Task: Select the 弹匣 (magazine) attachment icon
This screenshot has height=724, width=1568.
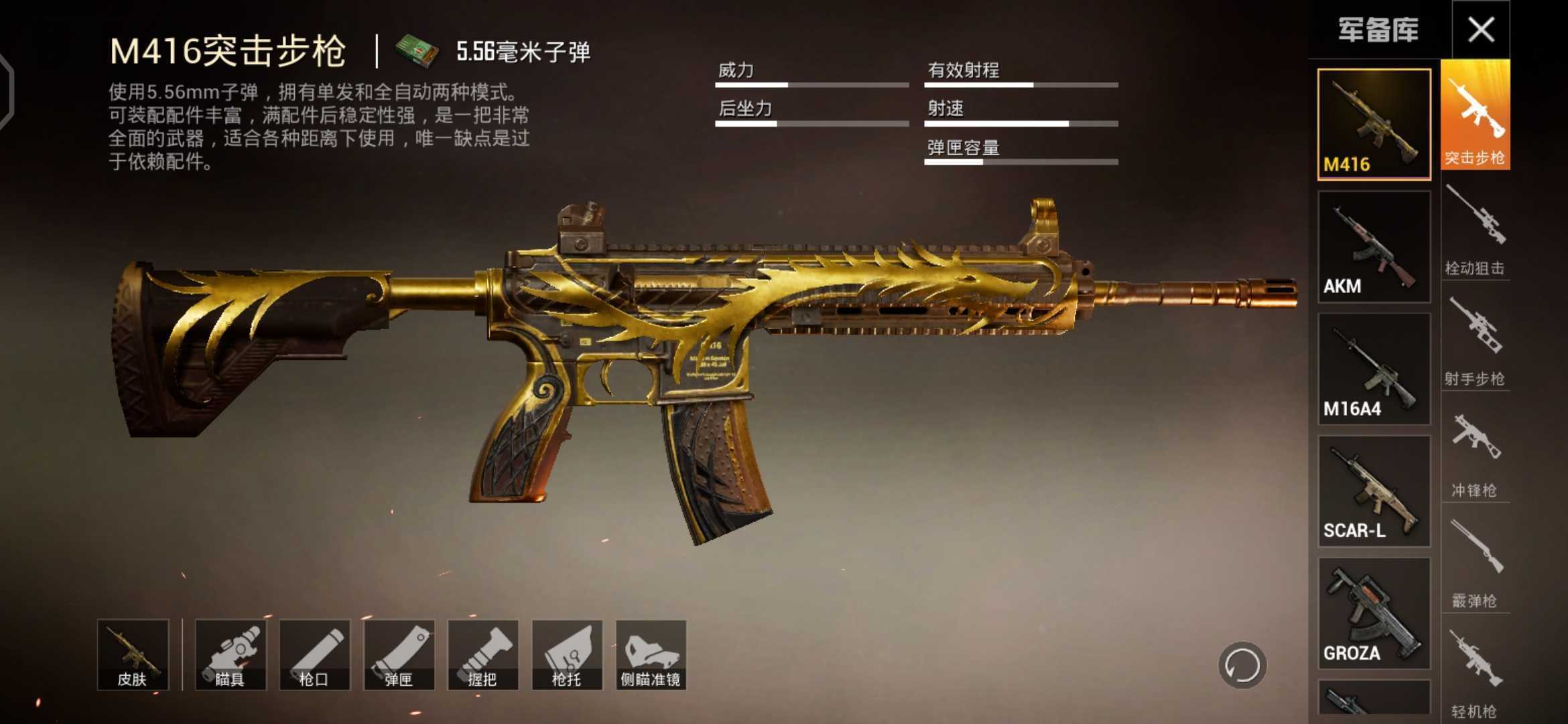Action: pos(399,654)
